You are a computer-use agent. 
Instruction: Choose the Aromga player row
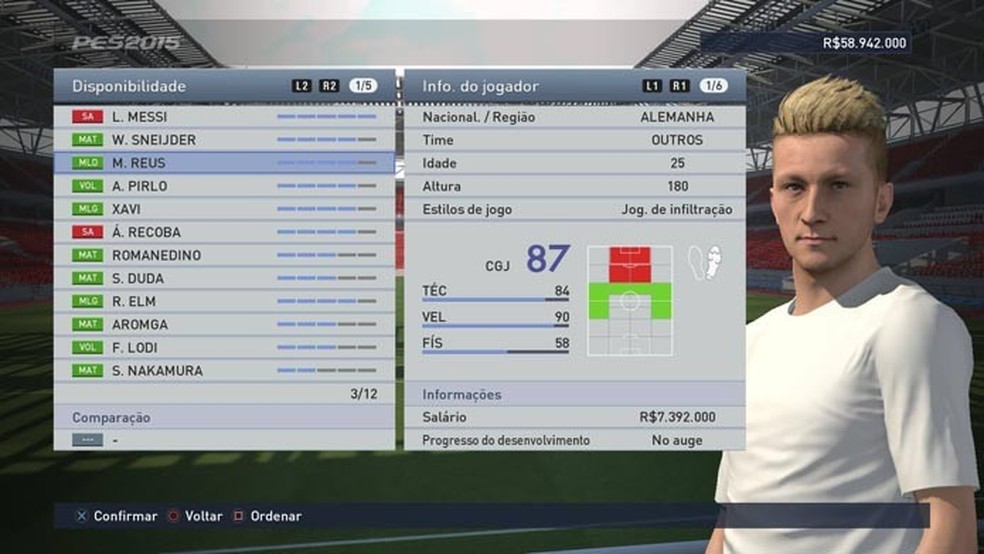[x=224, y=324]
